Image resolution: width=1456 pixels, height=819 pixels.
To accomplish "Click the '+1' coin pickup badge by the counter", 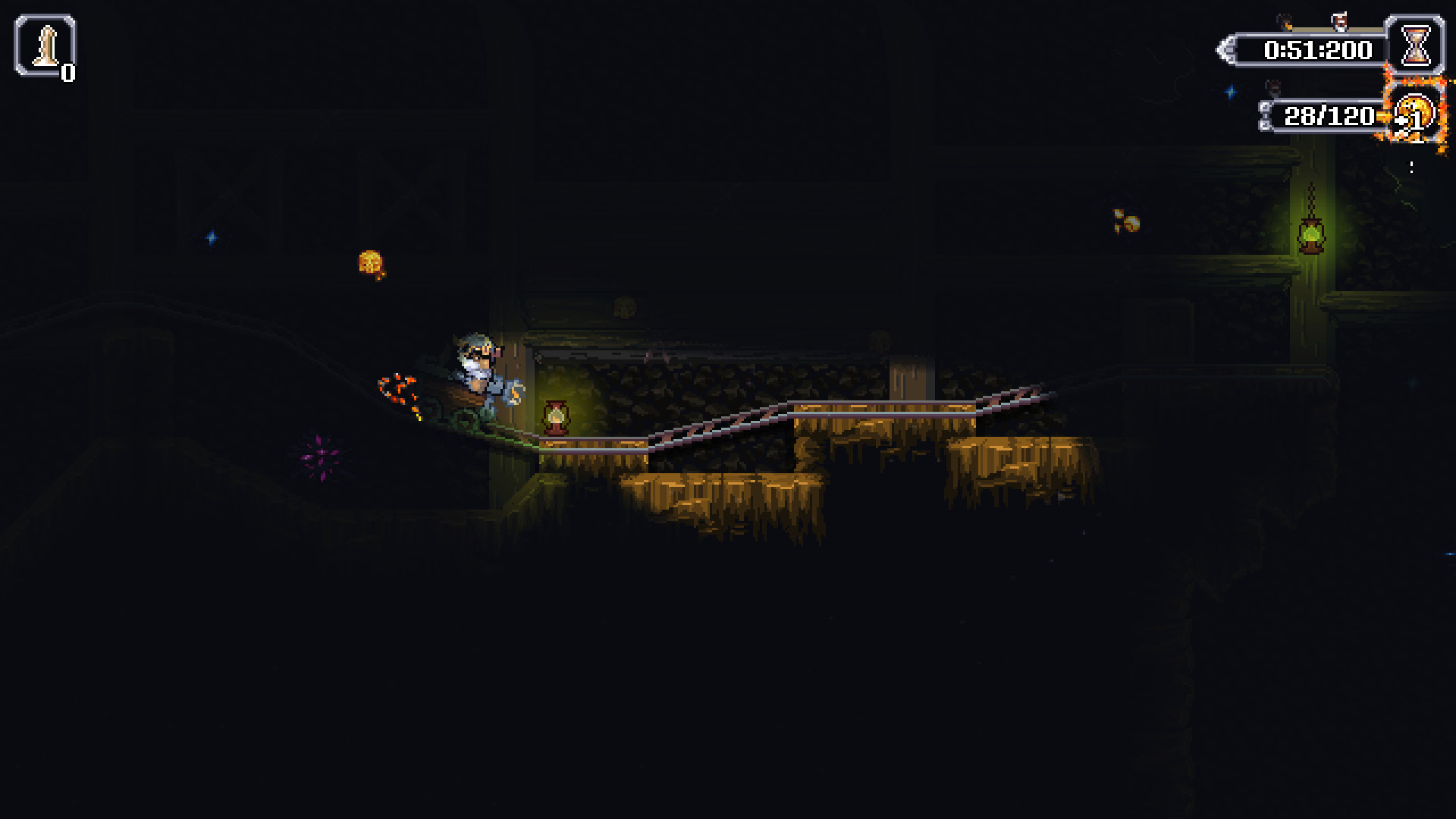I will click(1407, 121).
